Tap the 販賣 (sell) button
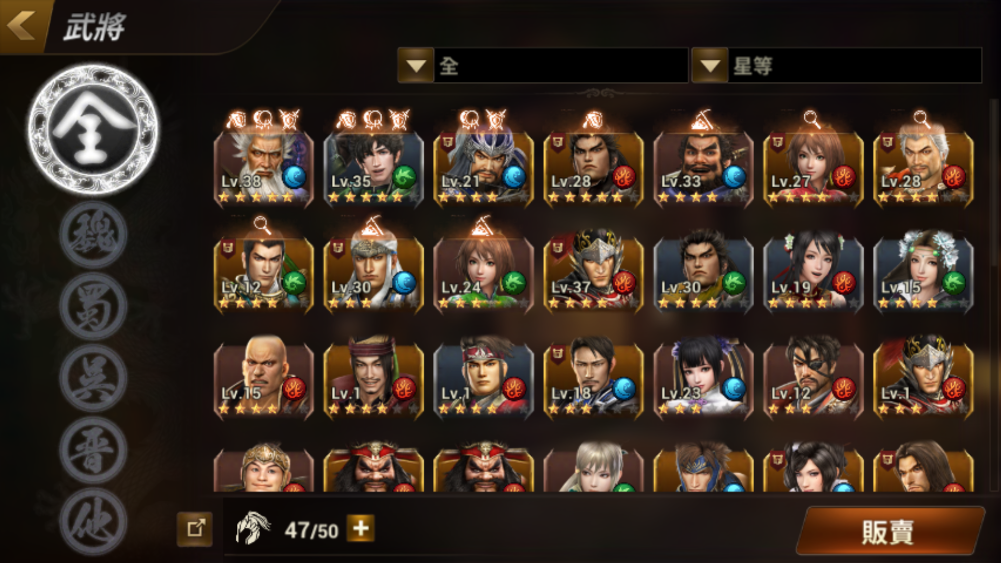 (889, 531)
